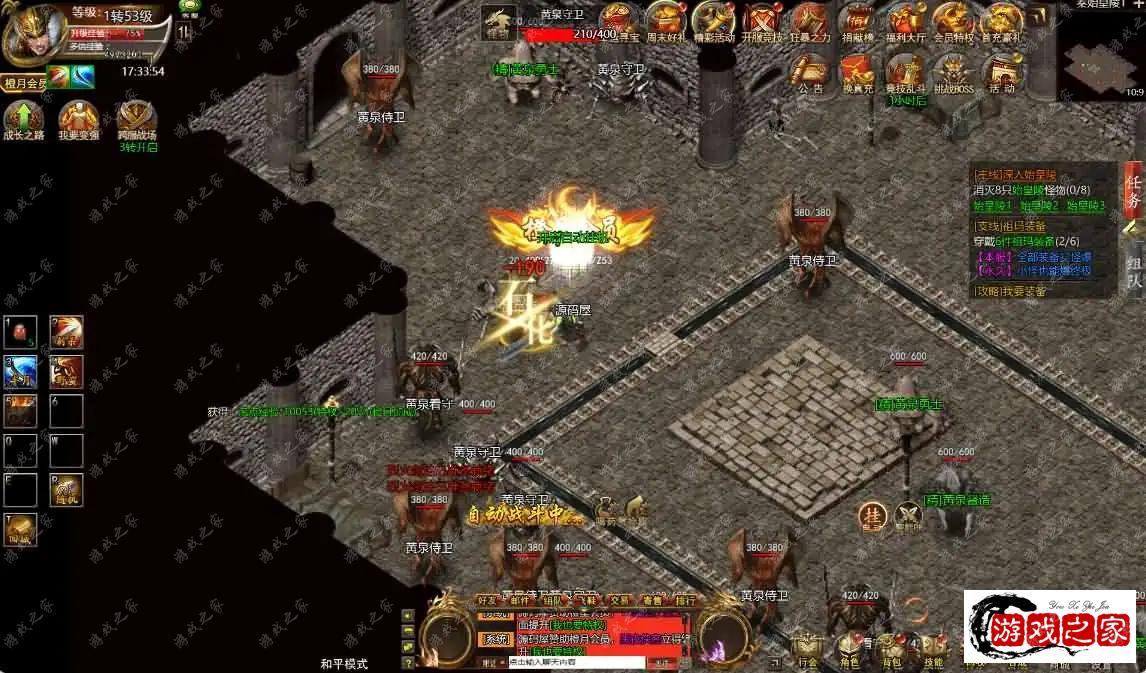
Task: Open the 会员特权 member privileges icon
Action: (953, 21)
